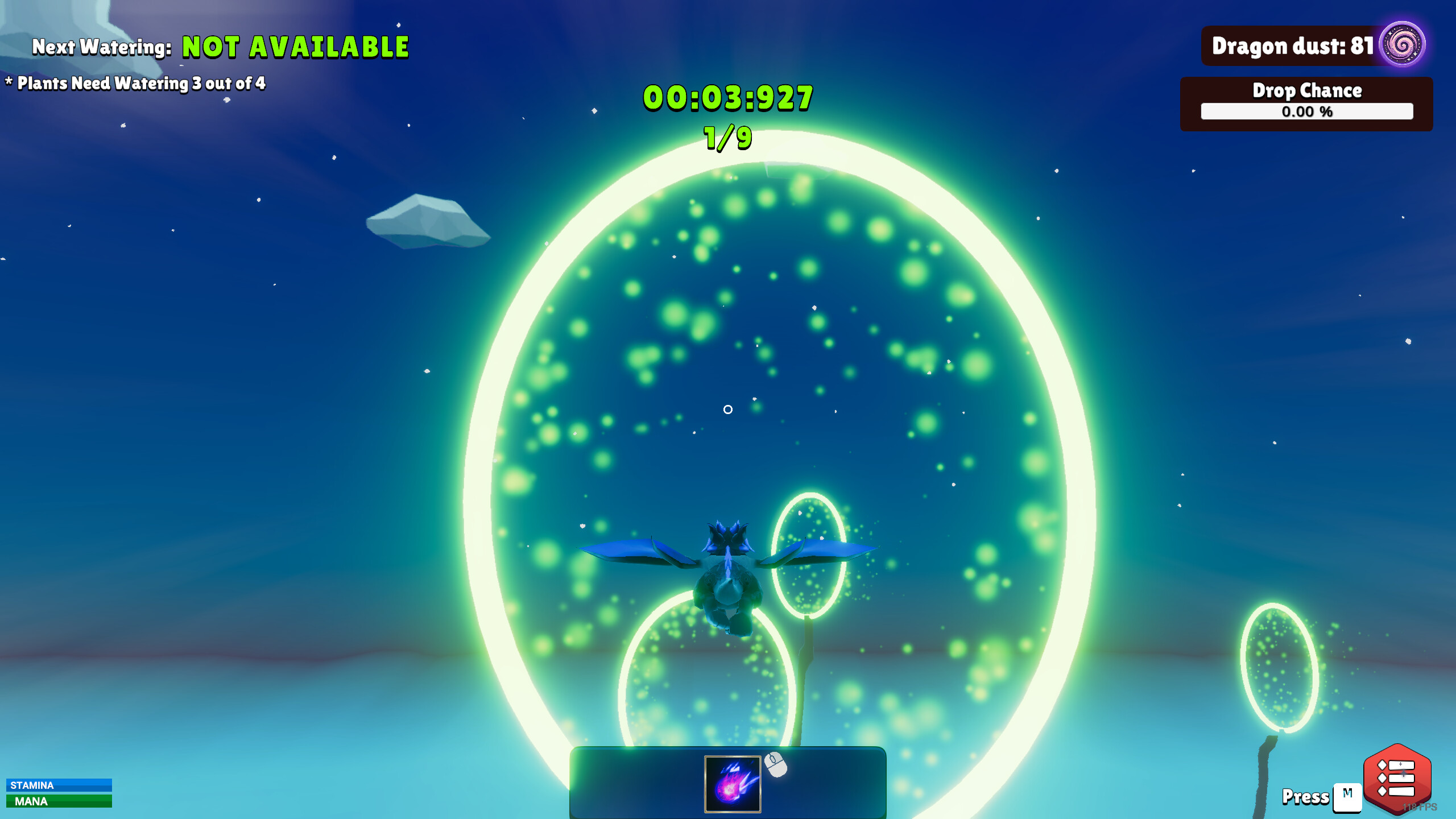Click the Drop Chance 0.00% label

1306,113
